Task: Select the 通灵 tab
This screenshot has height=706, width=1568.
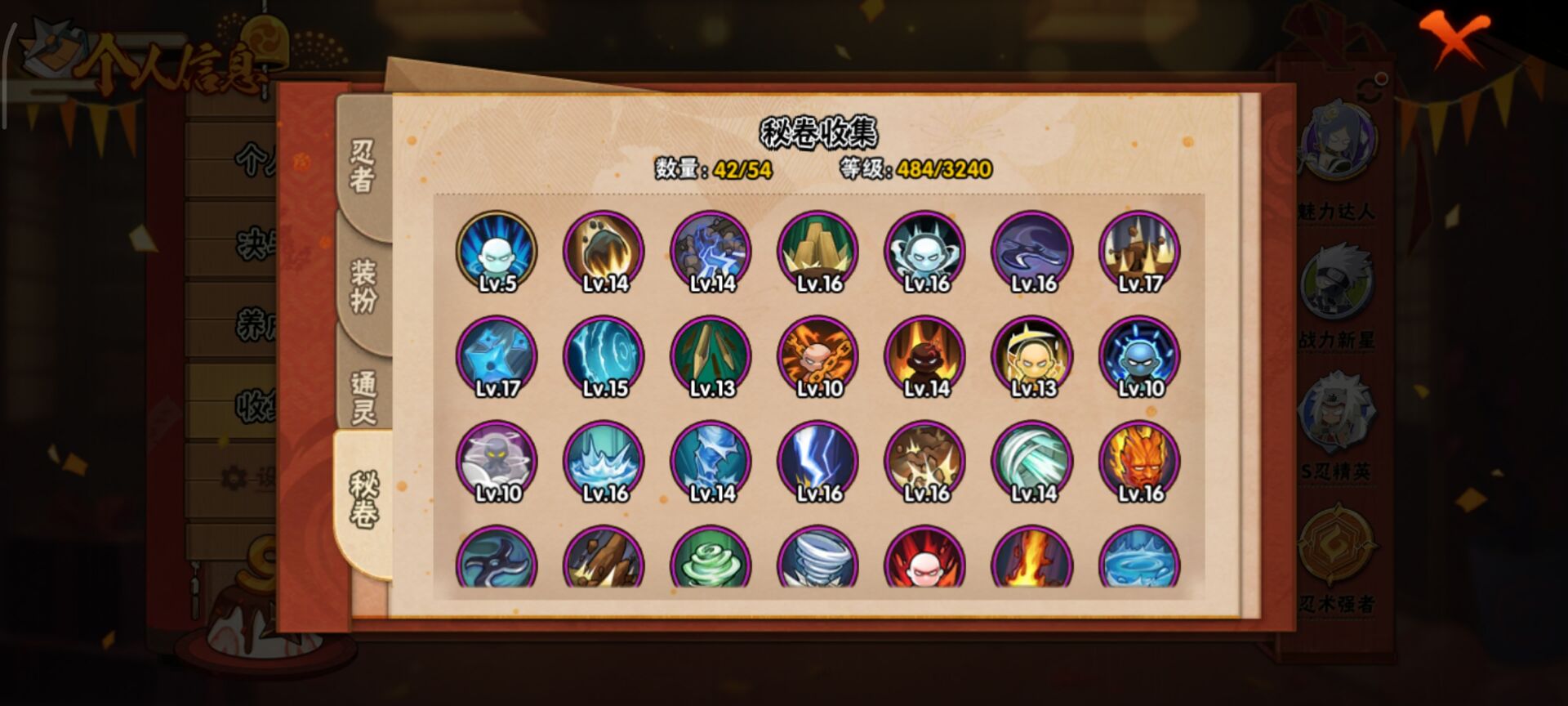Action: [x=363, y=397]
